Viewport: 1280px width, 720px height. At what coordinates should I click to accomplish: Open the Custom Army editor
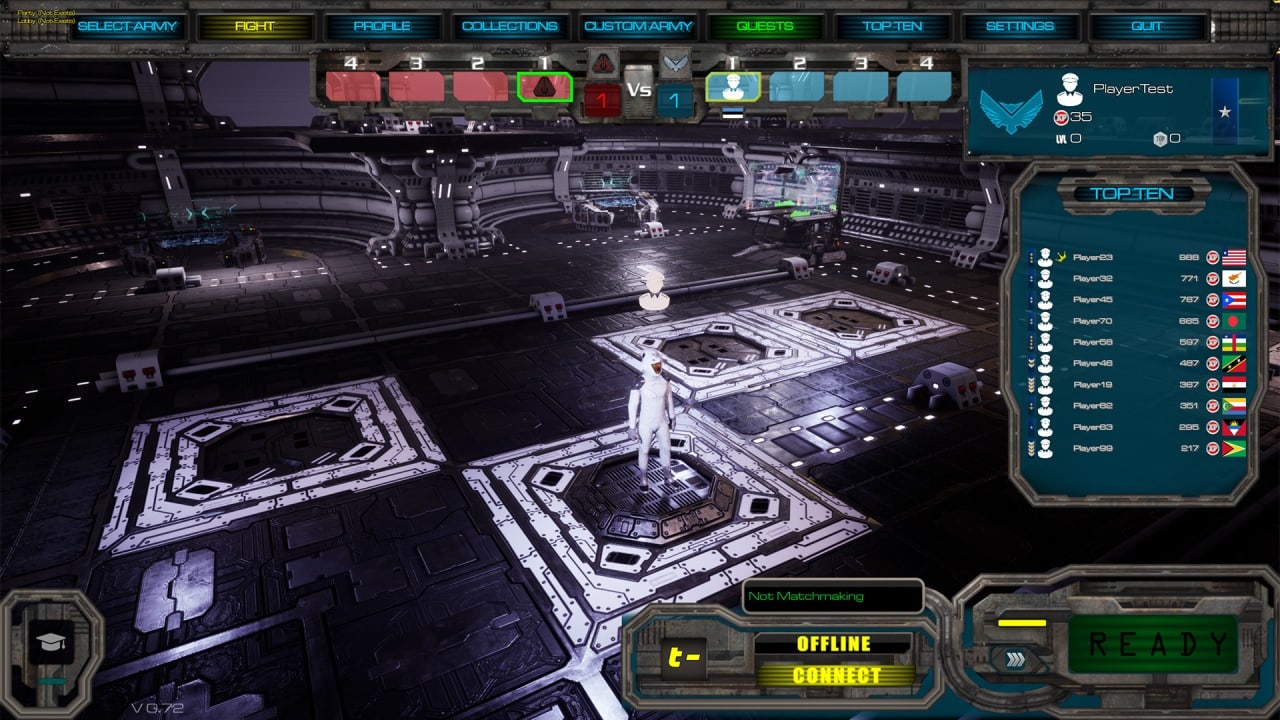[638, 26]
